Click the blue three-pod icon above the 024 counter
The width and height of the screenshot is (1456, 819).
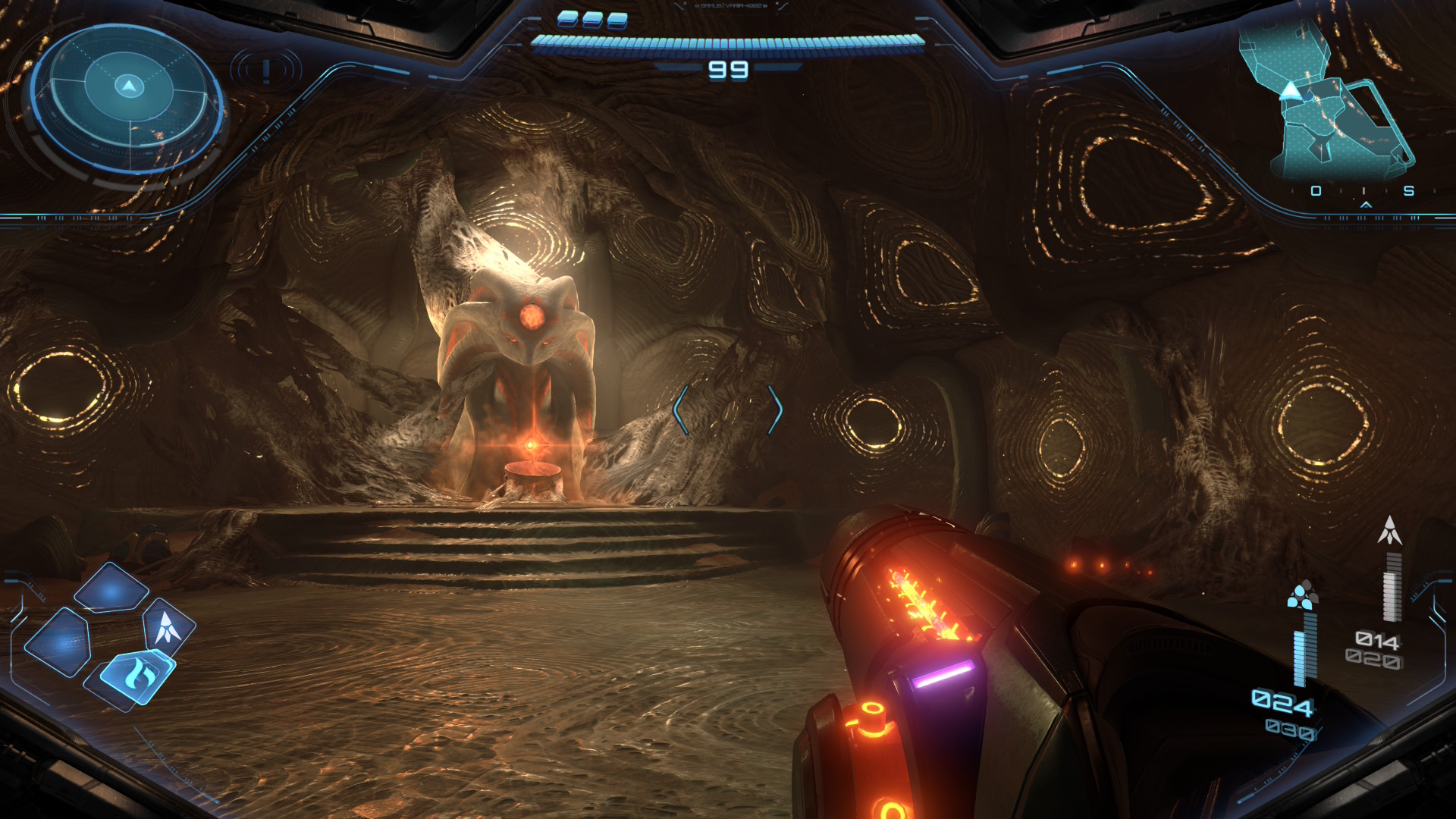coord(1302,595)
